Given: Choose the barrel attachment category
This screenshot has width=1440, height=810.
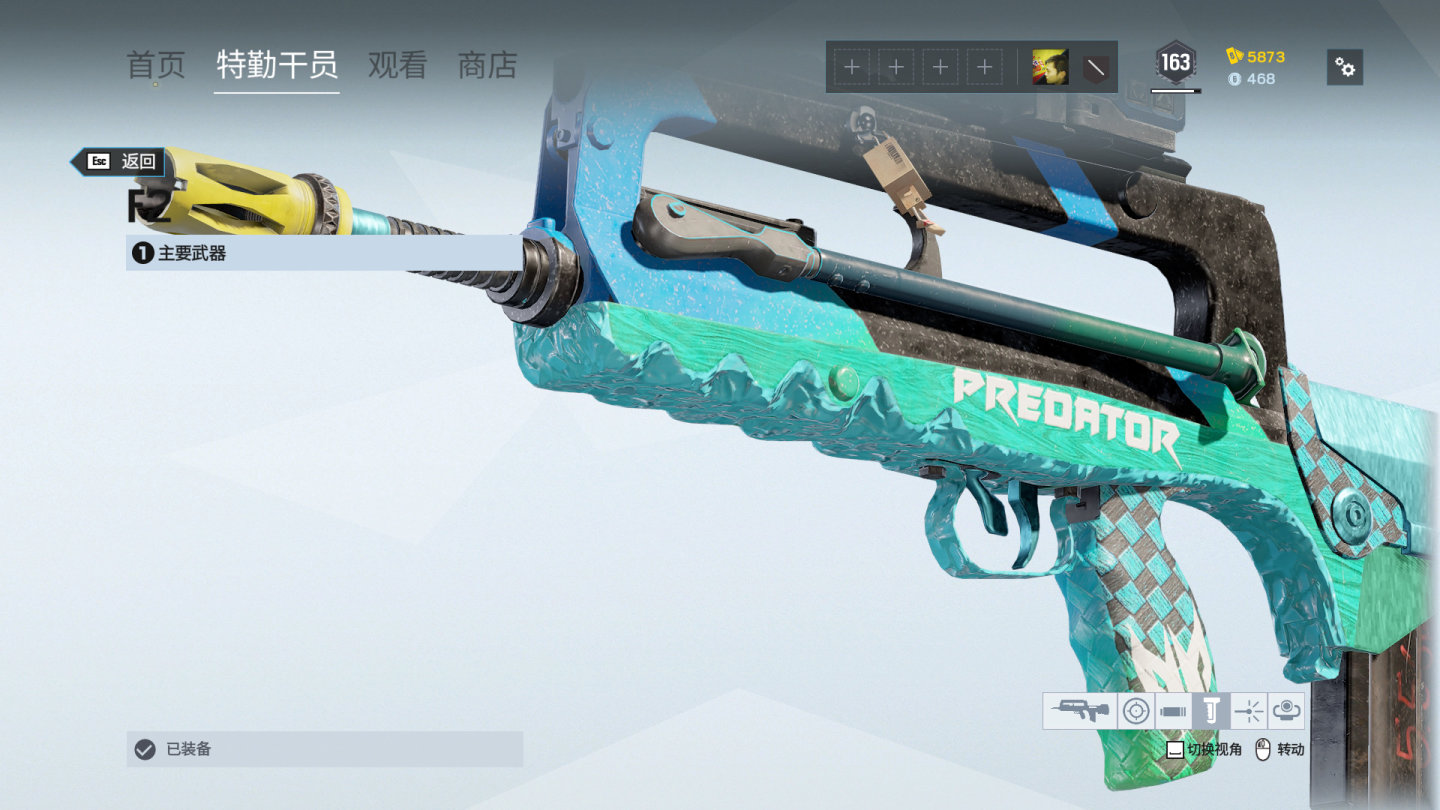Looking at the screenshot, I should pyautogui.click(x=1173, y=711).
